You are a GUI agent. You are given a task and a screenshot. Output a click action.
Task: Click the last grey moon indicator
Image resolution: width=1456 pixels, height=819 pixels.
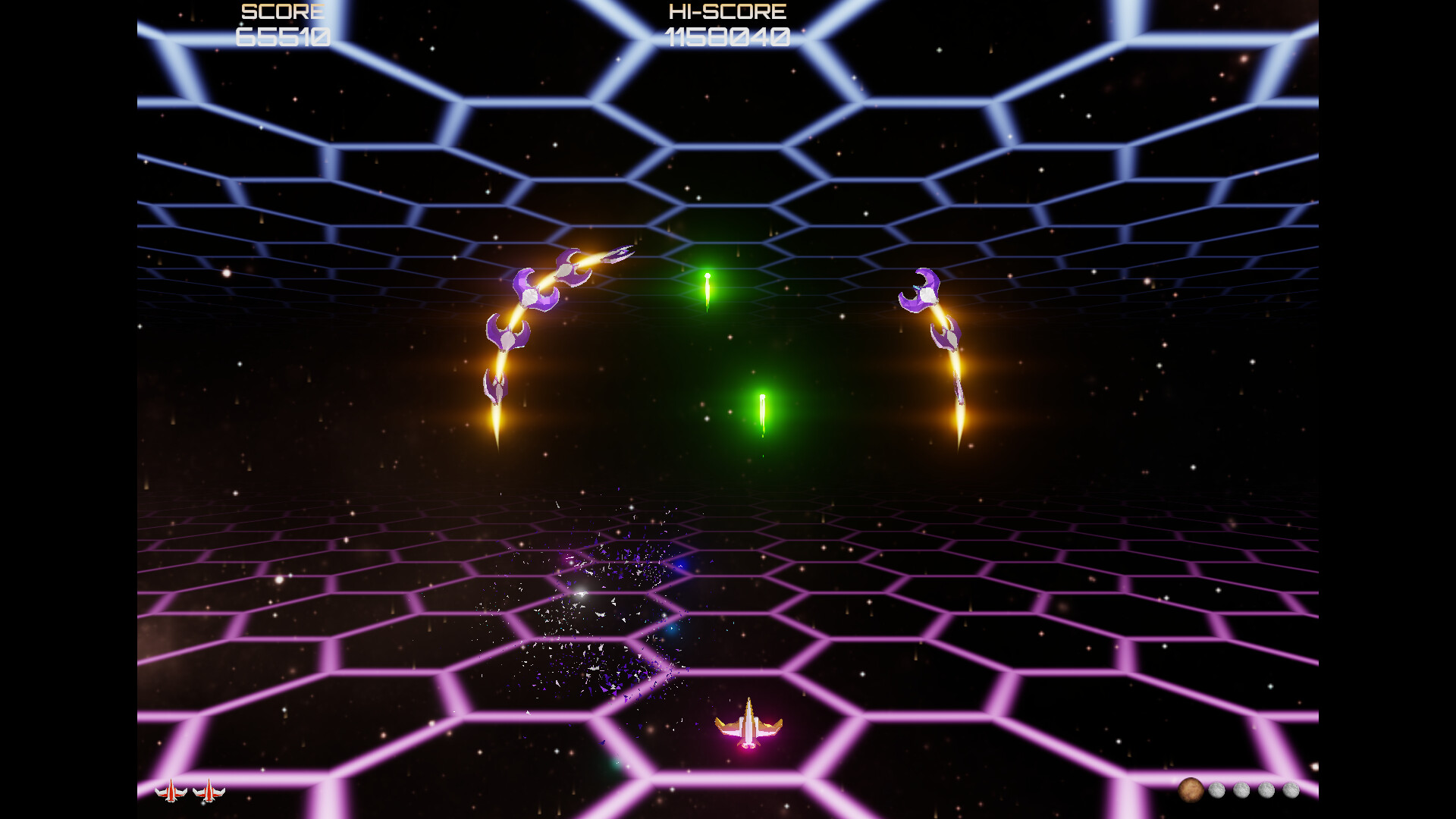click(1291, 789)
